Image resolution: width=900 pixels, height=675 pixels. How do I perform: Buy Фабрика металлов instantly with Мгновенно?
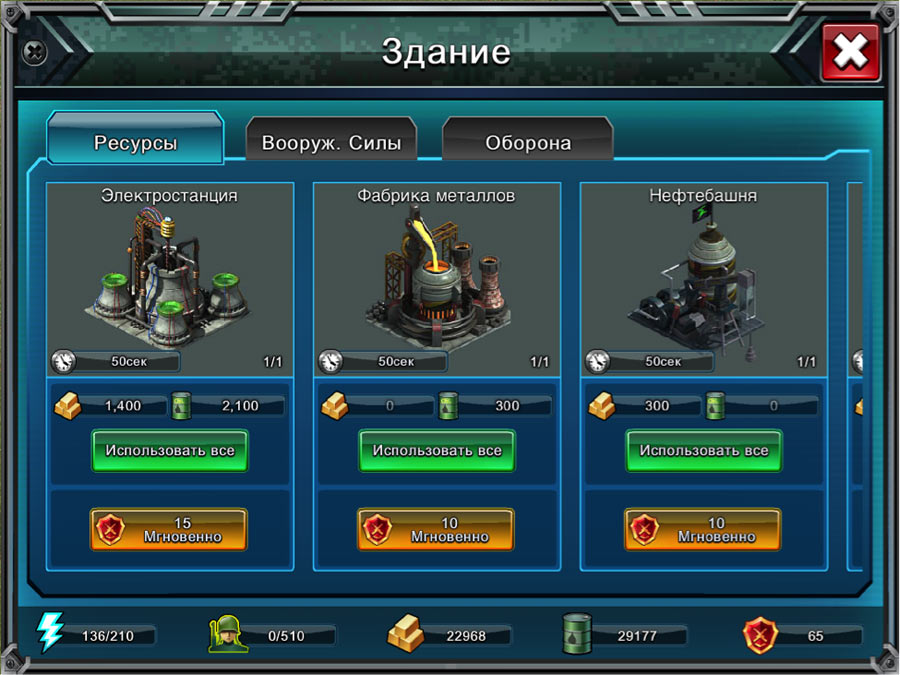(436, 529)
